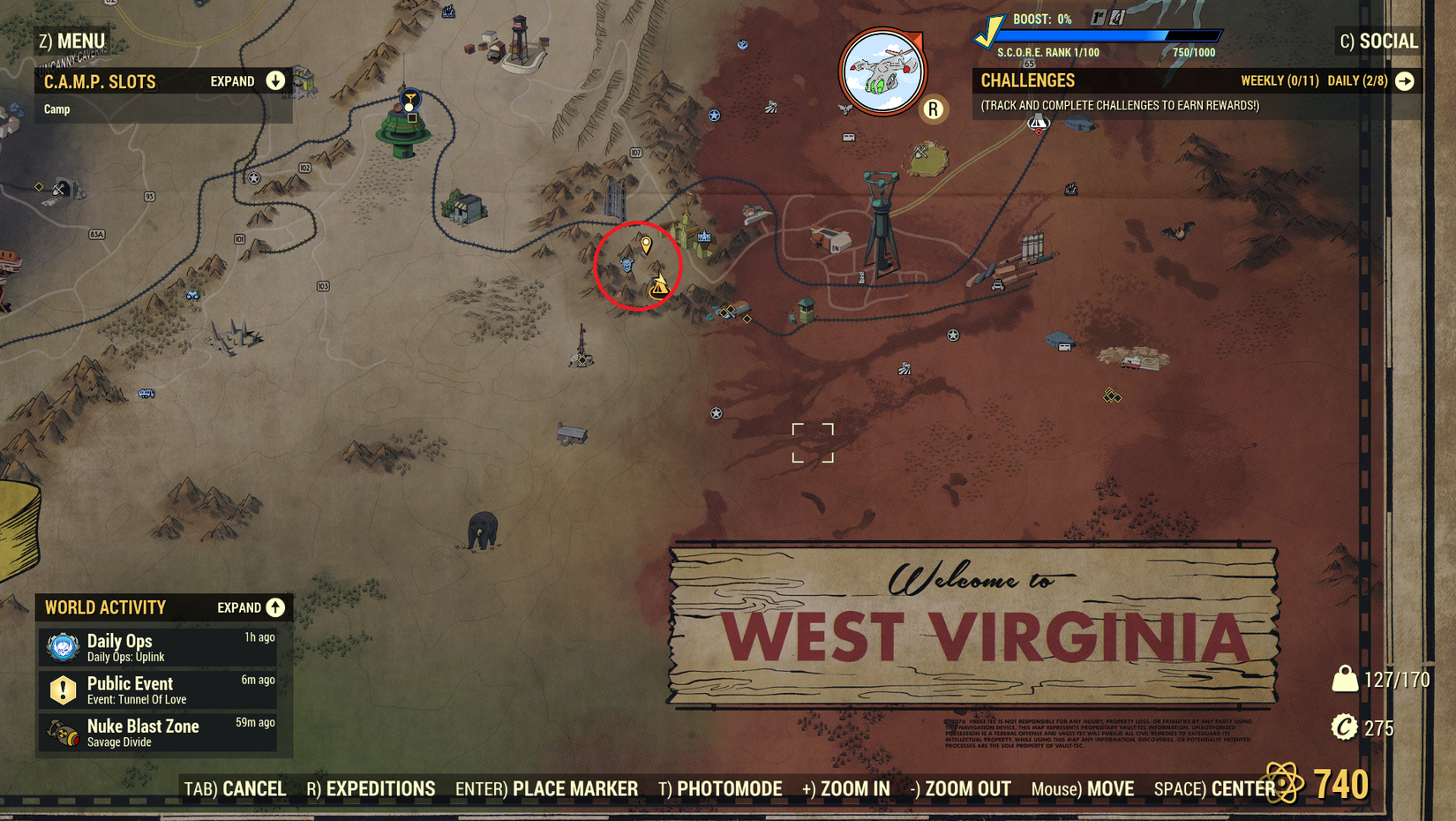This screenshot has height=821, width=1456.
Task: Click the BOOST progress bar
Action: click(1107, 35)
